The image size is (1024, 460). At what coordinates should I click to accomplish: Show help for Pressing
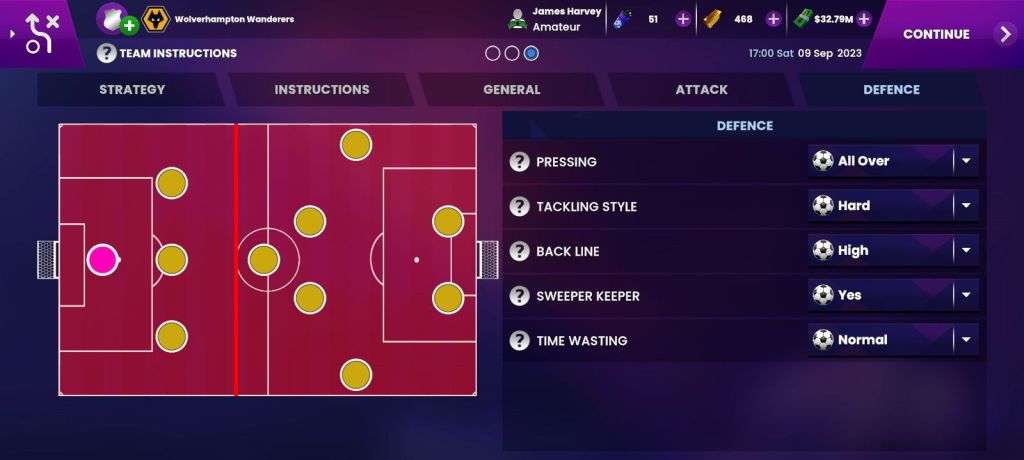[519, 162]
